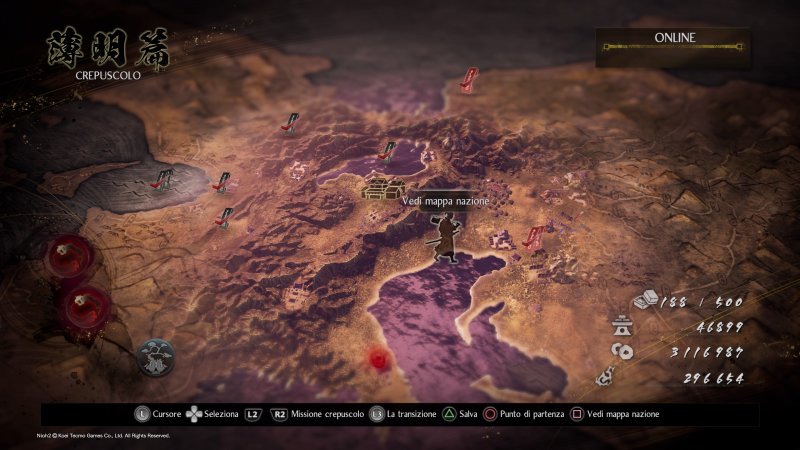Select the double flag marker on the dark region
Image resolution: width=800 pixels, height=450 pixels.
point(162,180)
